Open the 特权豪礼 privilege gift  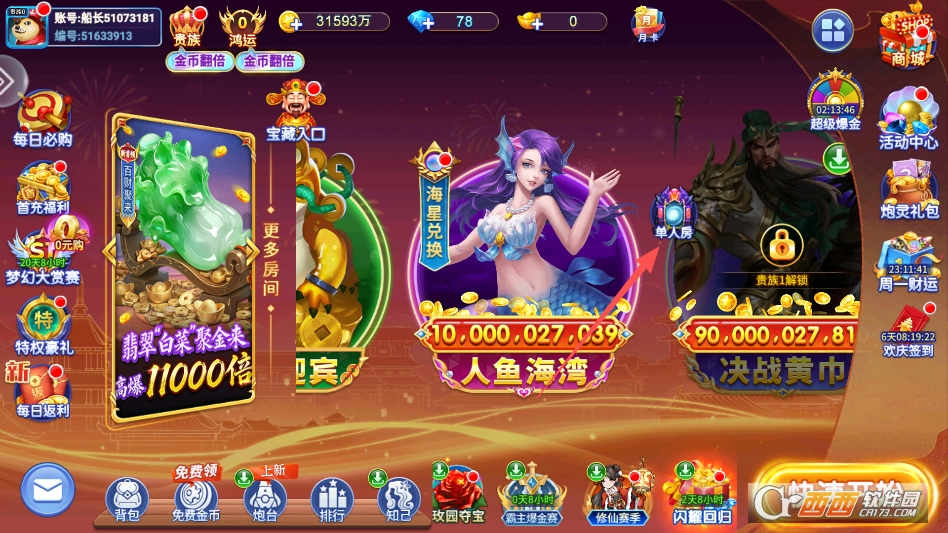[x=42, y=325]
